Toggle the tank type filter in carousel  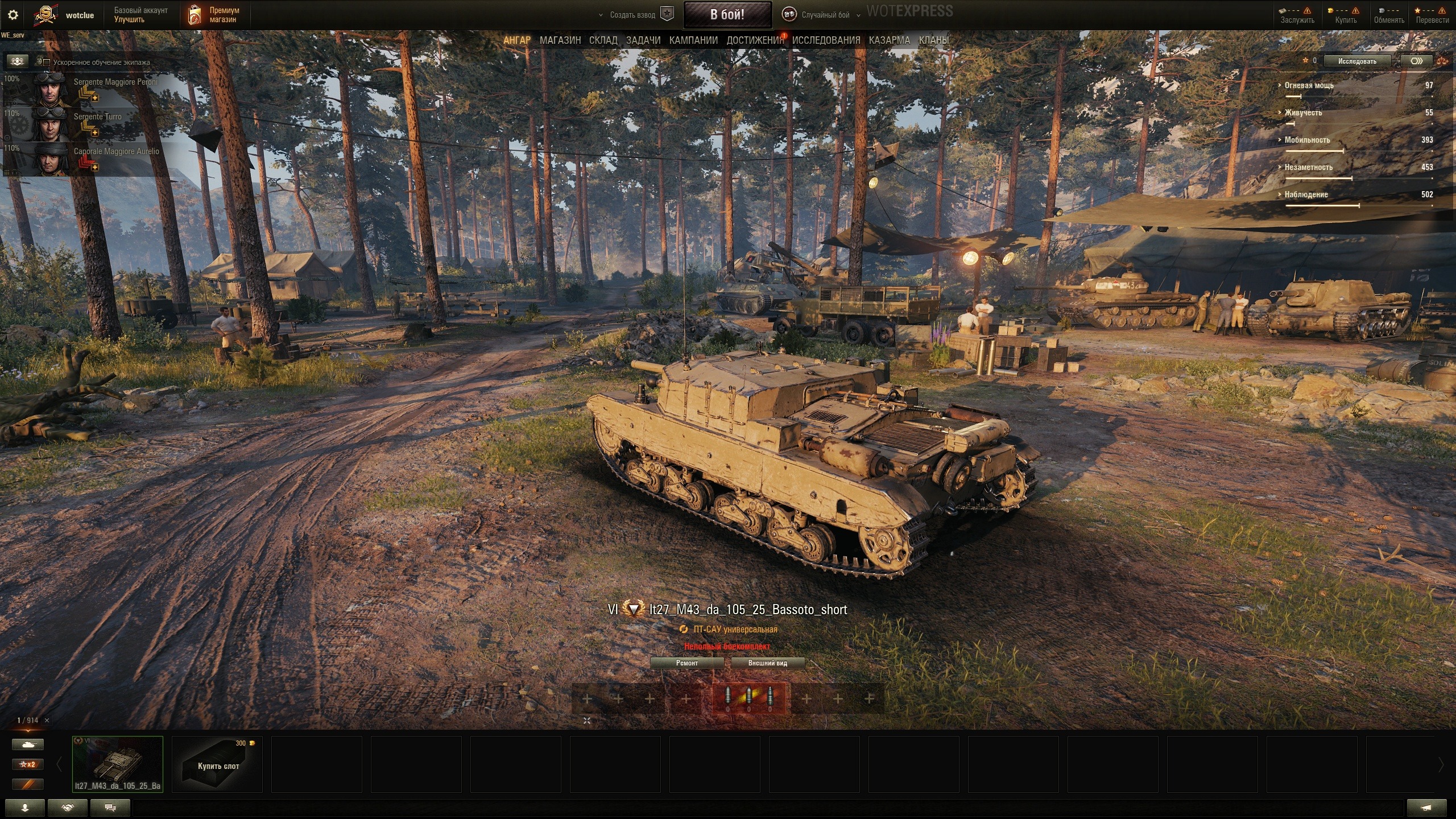click(x=28, y=743)
